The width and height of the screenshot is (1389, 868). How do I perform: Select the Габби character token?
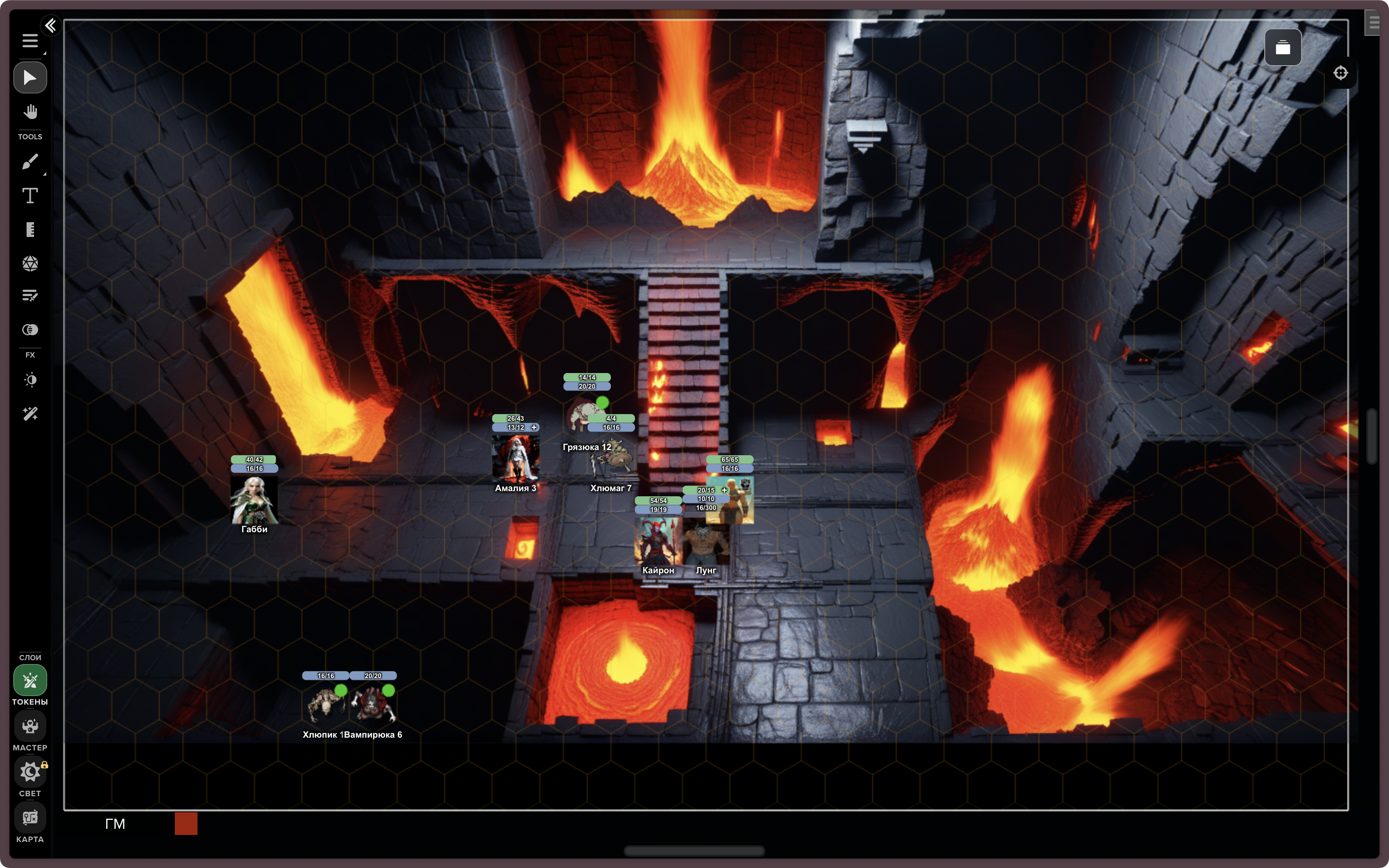[x=254, y=500]
